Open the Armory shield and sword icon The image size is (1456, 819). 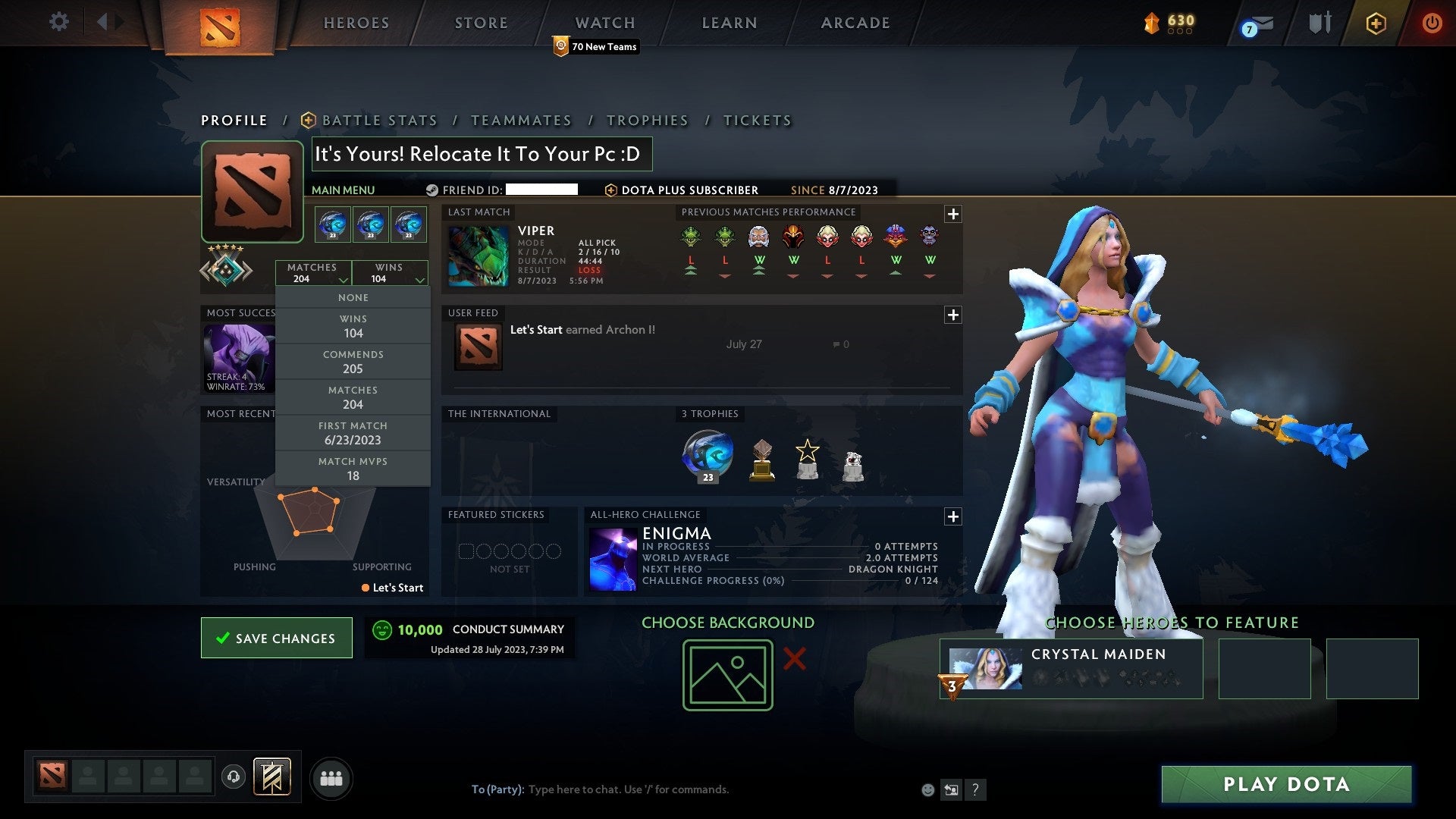1319,23
